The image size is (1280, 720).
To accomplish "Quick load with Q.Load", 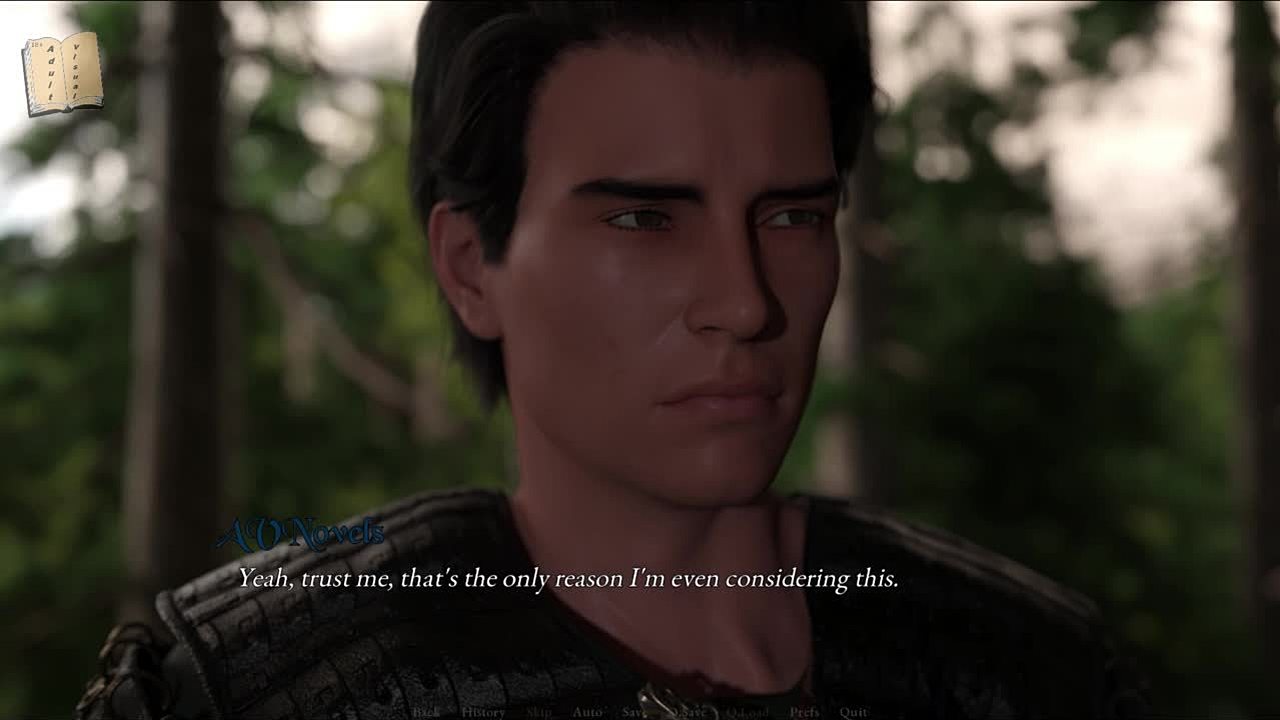I will tap(747, 712).
